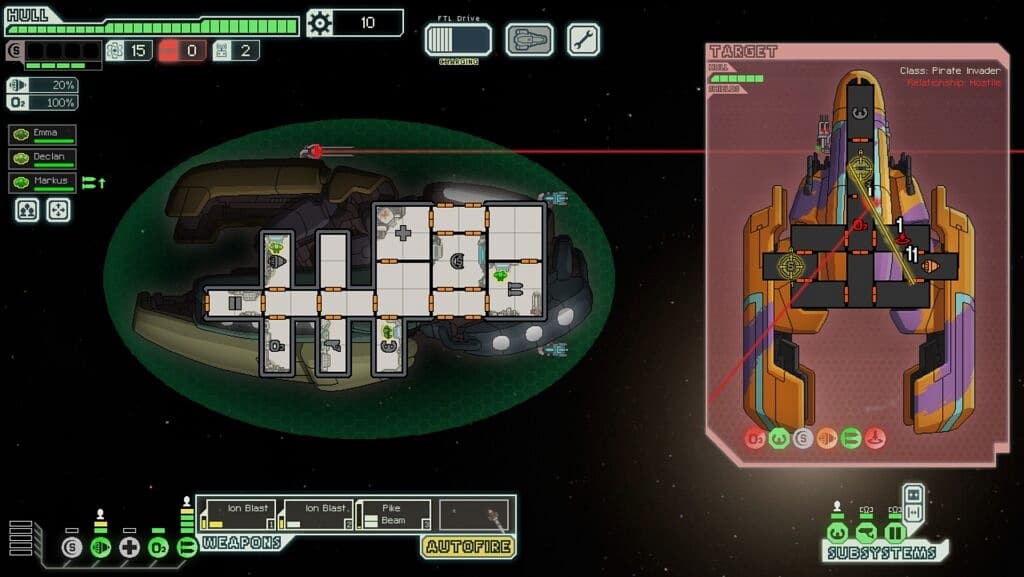This screenshot has width=1024, height=577.
Task: Click the medbay system power icon
Action: [129, 547]
